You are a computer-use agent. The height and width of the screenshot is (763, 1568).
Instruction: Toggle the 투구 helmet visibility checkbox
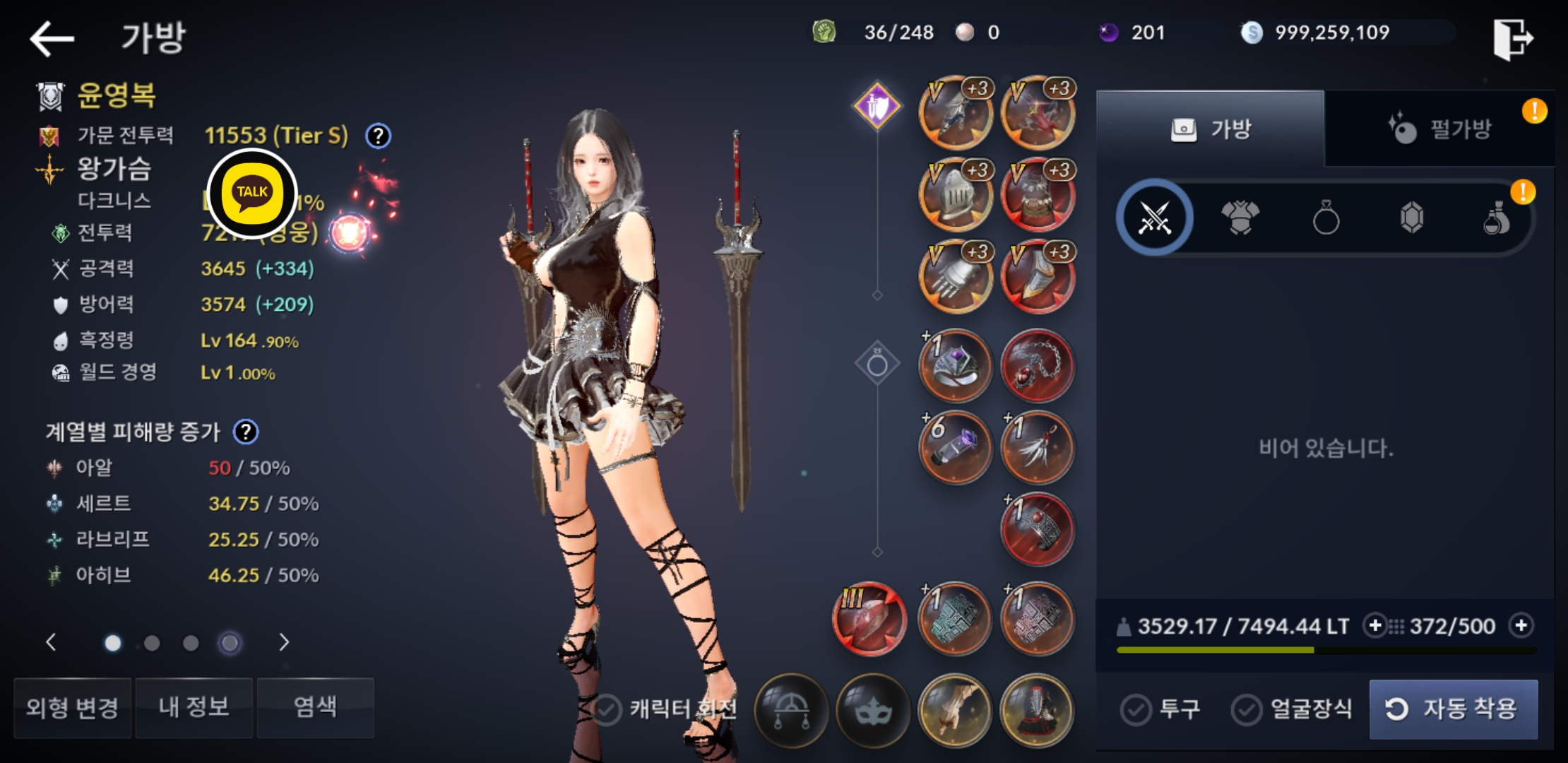point(1136,709)
